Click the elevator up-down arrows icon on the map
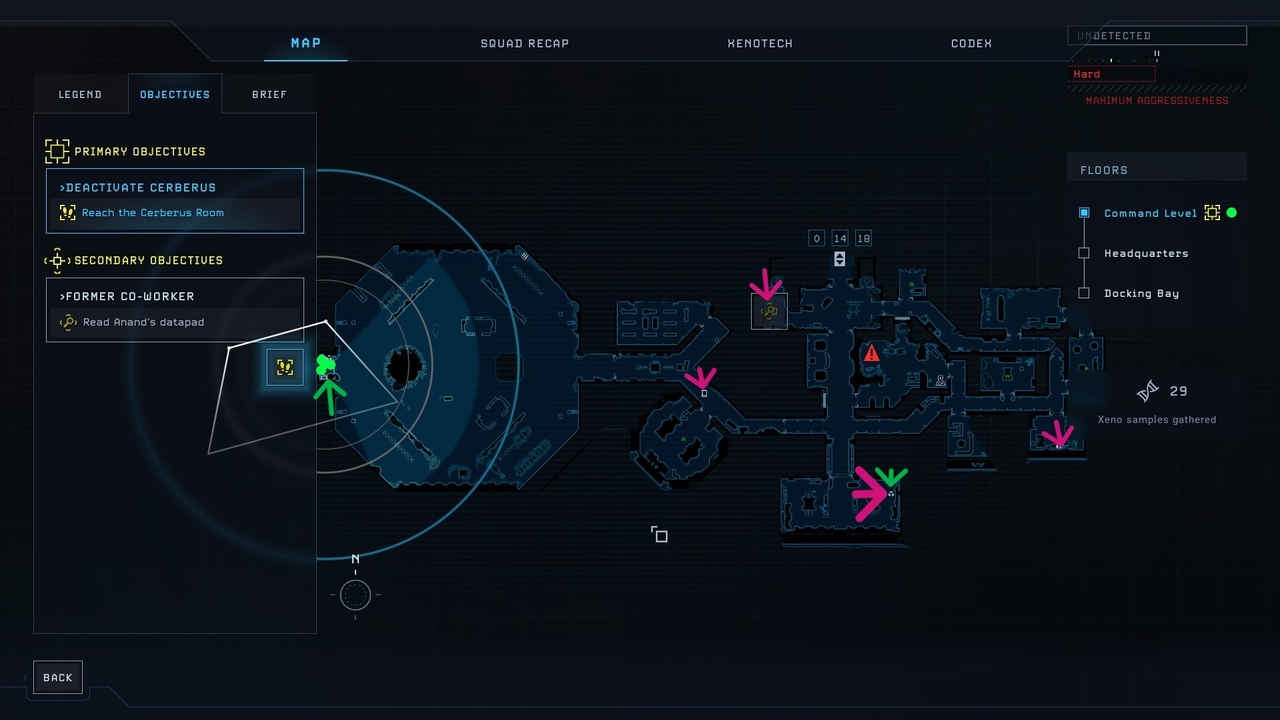The width and height of the screenshot is (1280, 720). coord(838,258)
